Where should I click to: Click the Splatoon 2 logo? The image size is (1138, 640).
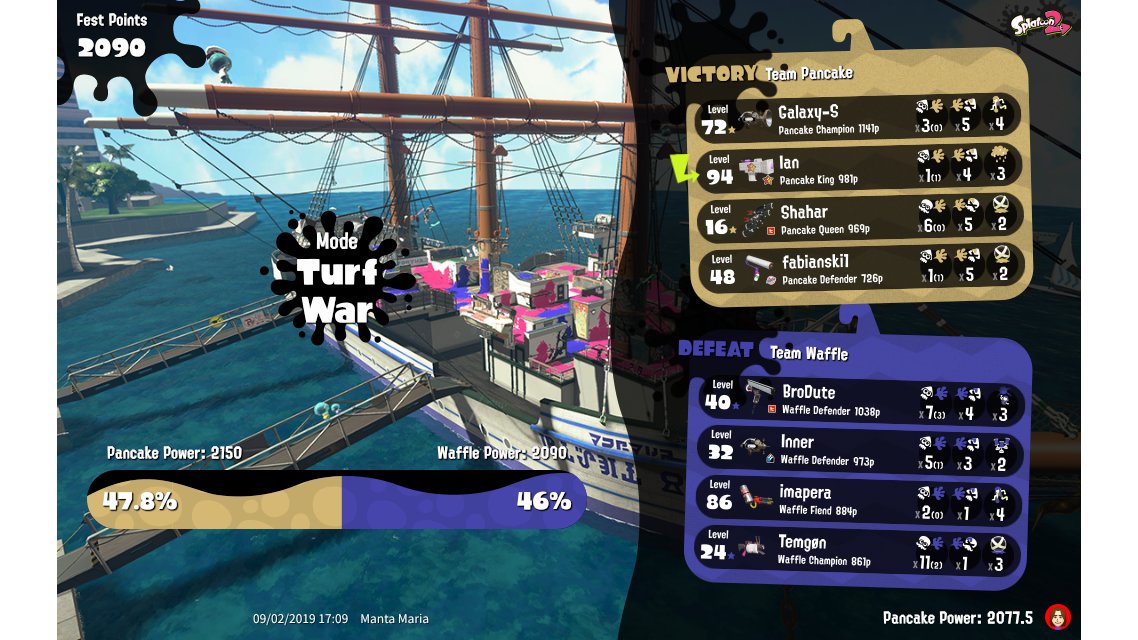pos(1040,25)
